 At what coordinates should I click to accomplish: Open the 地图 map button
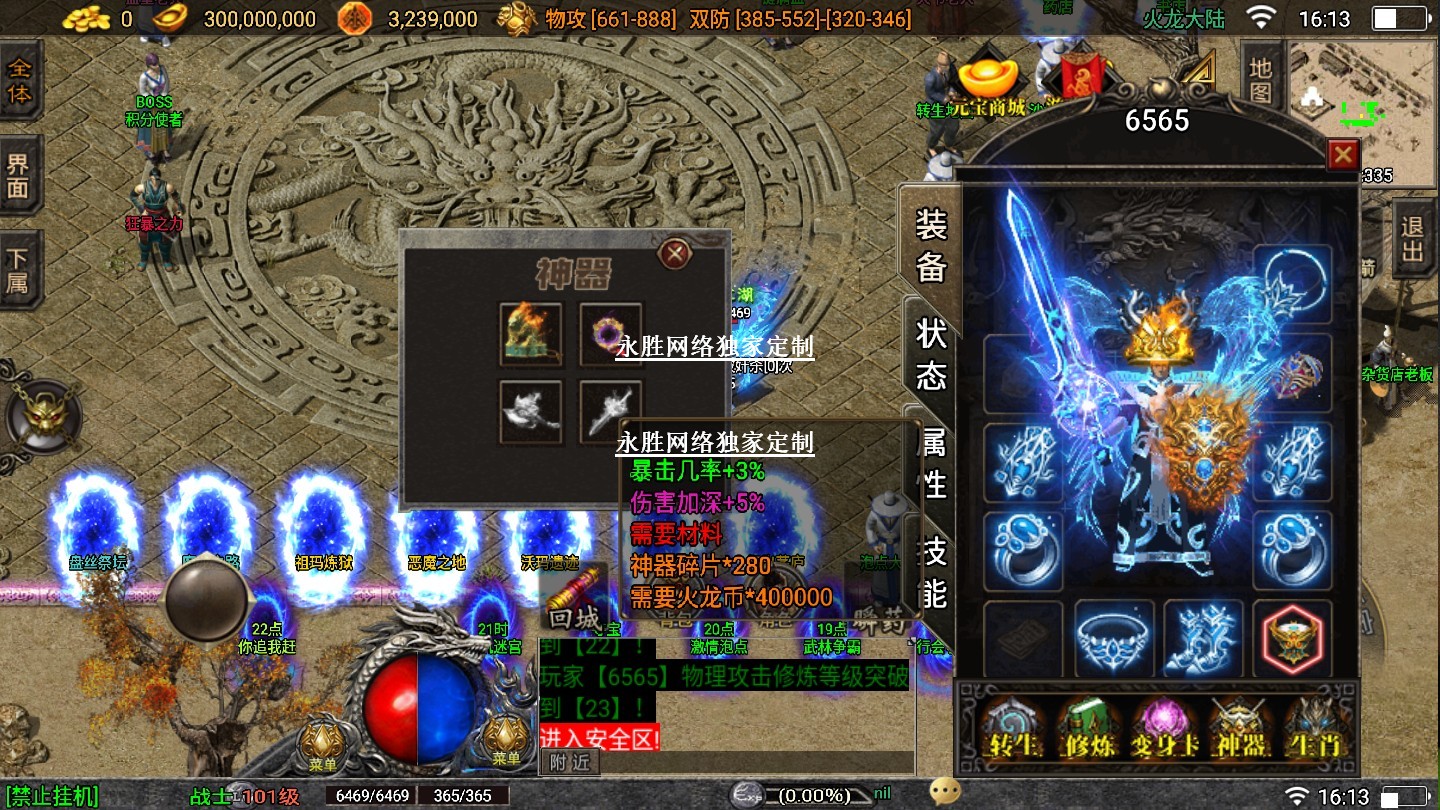[x=1261, y=80]
